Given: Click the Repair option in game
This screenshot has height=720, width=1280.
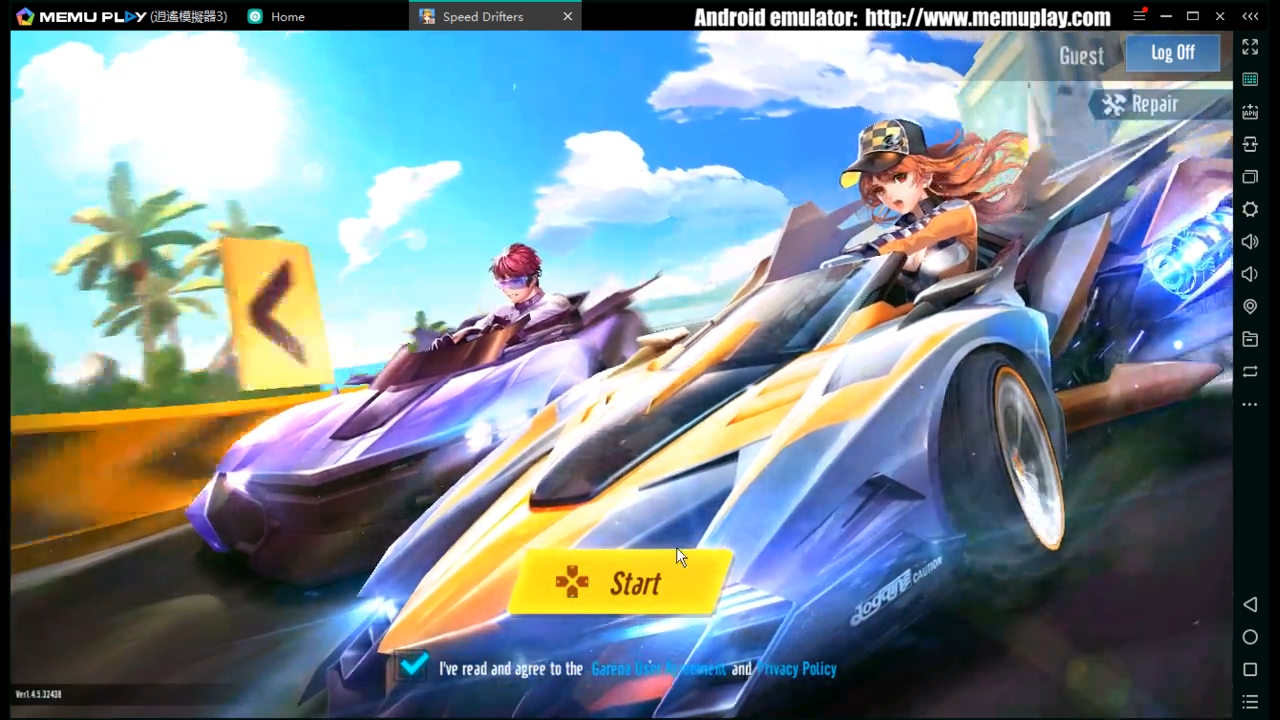Looking at the screenshot, I should 1142,104.
